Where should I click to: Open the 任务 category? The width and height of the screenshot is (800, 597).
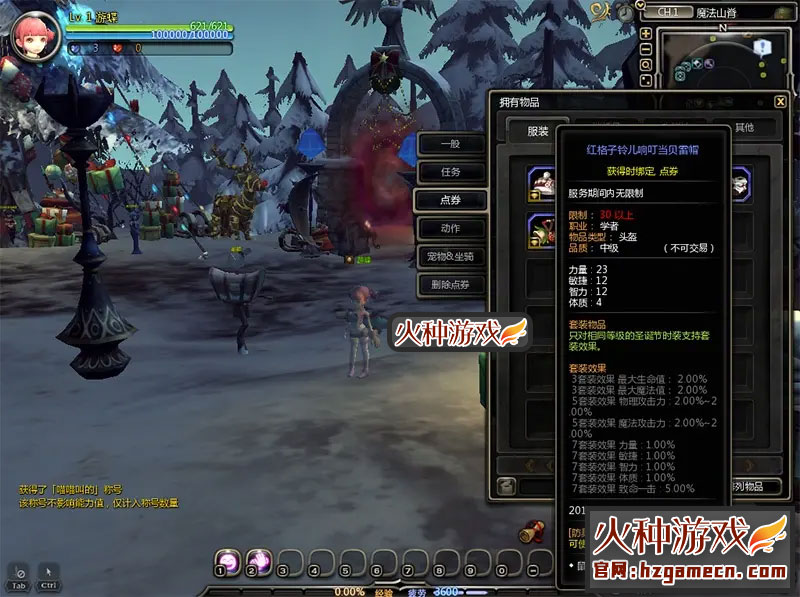(450, 172)
